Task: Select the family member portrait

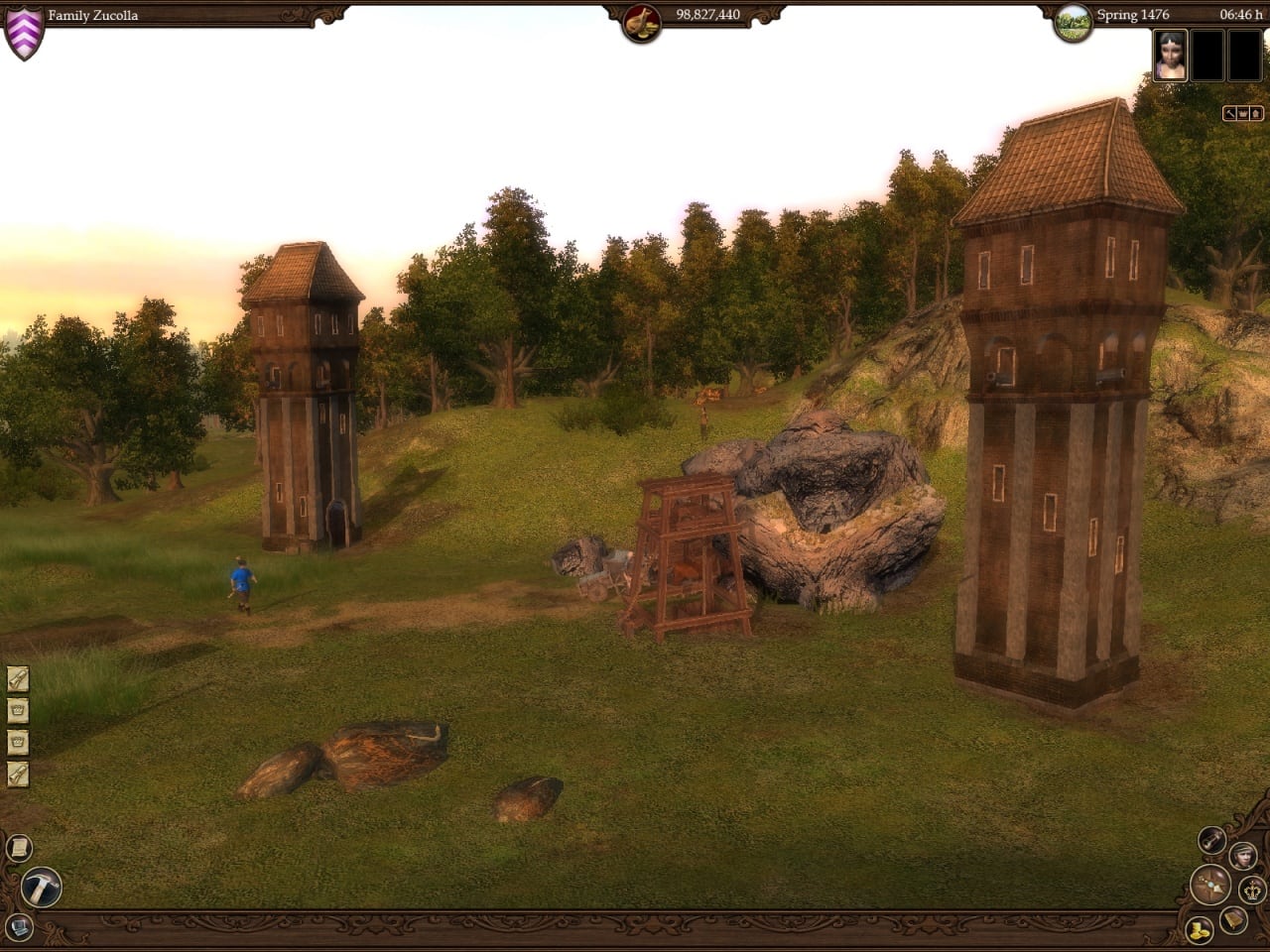Action: [1171, 55]
